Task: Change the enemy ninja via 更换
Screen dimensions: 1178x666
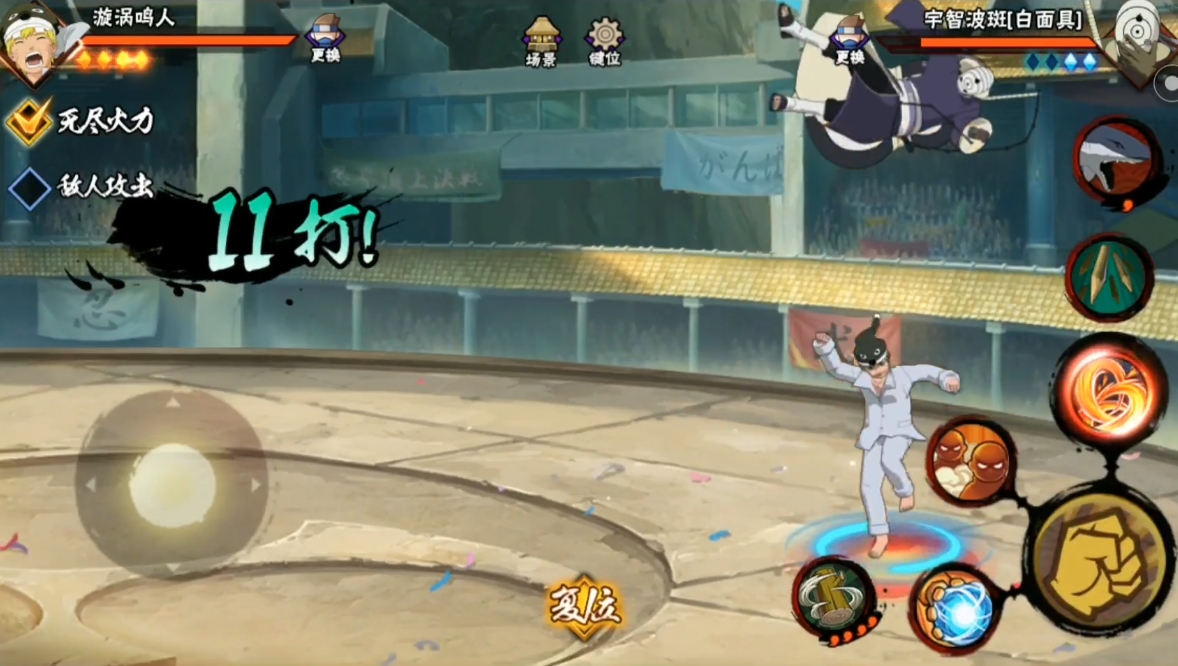Action: (x=849, y=40)
